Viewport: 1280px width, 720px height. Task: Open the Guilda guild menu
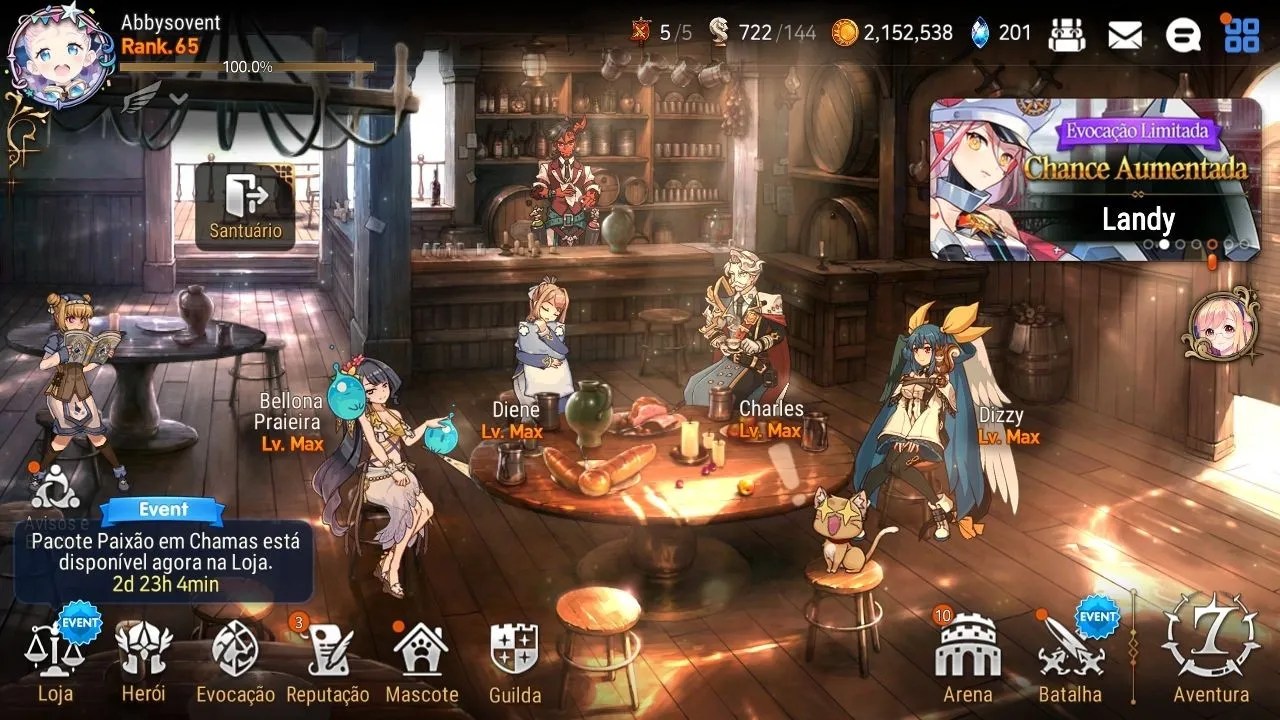[x=515, y=660]
